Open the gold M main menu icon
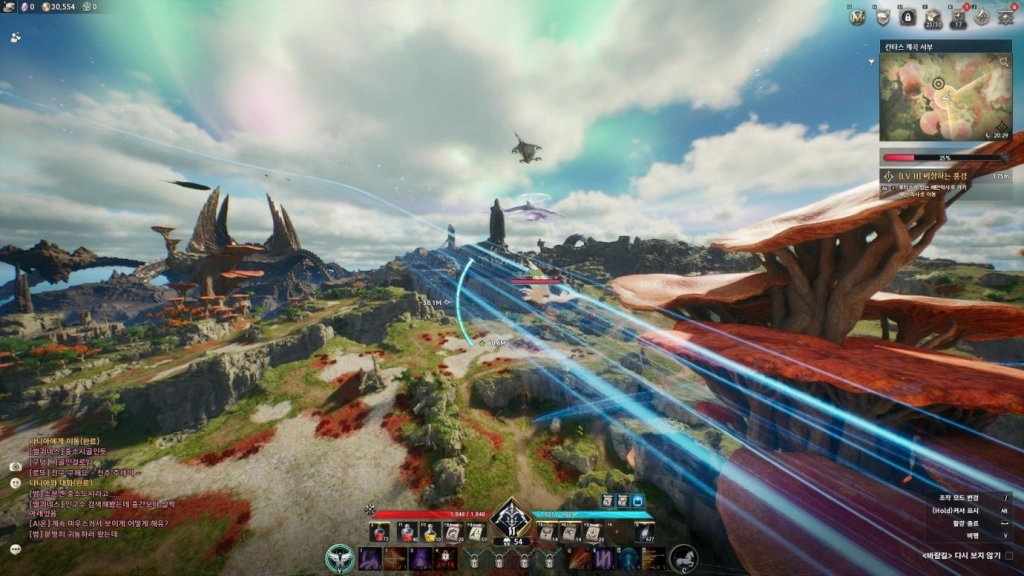 point(857,16)
